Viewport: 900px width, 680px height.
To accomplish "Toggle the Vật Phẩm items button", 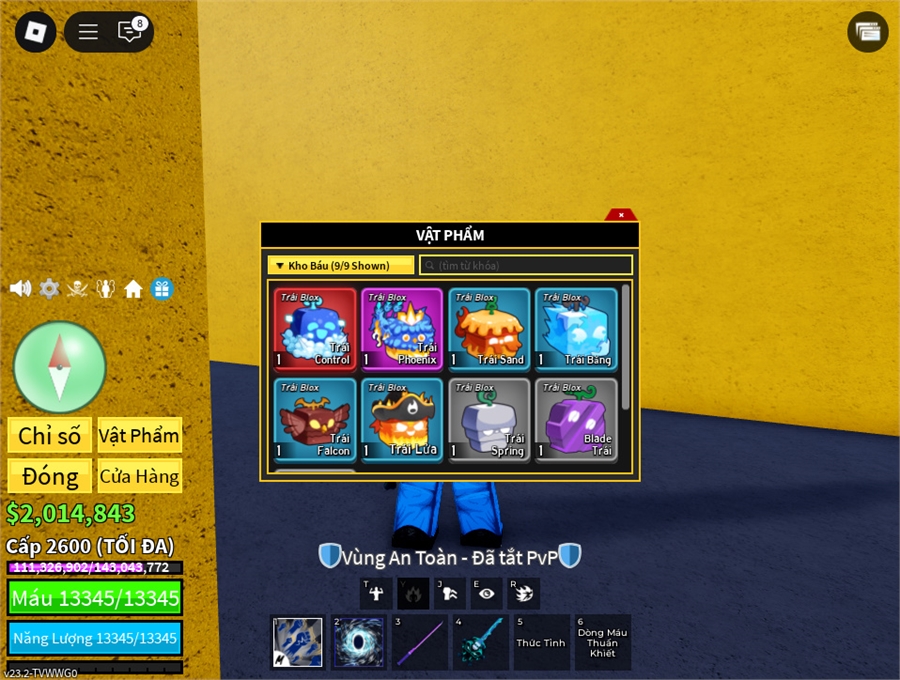I will tap(139, 435).
